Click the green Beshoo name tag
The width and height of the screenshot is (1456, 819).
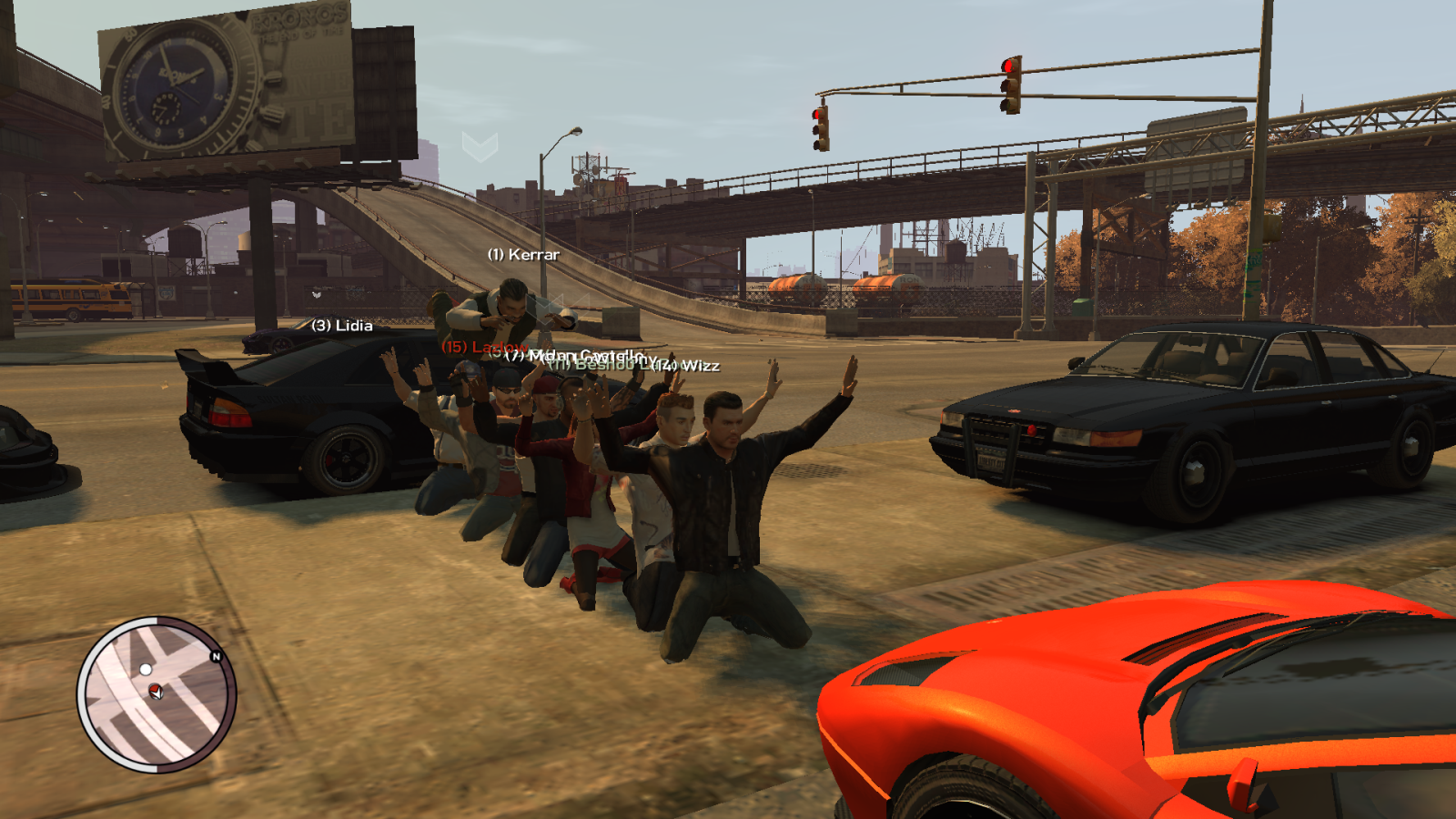[600, 365]
